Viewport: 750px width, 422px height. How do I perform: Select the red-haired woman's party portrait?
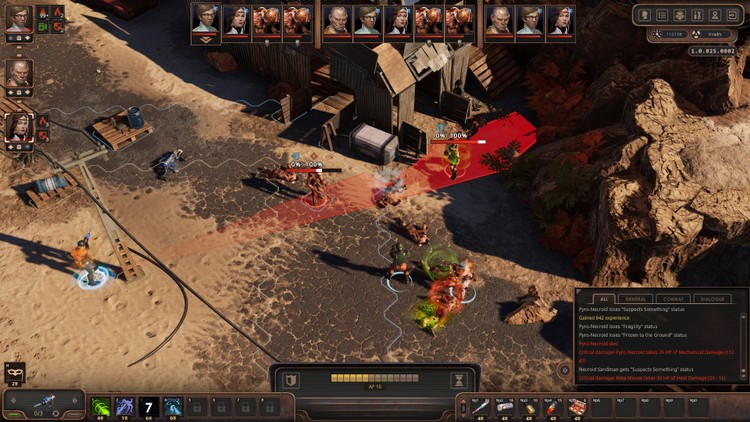[x=19, y=127]
